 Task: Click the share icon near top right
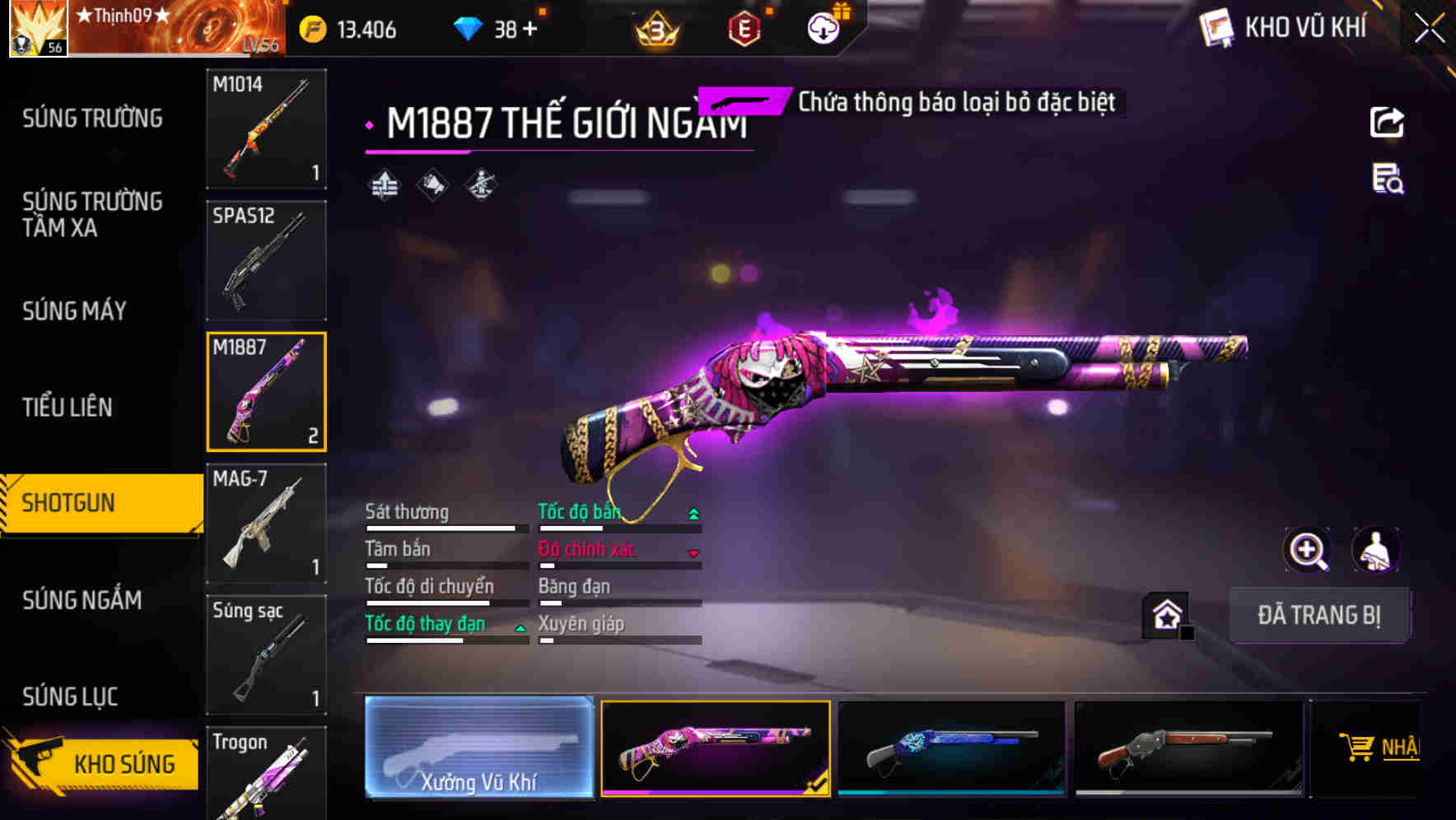coord(1388,122)
